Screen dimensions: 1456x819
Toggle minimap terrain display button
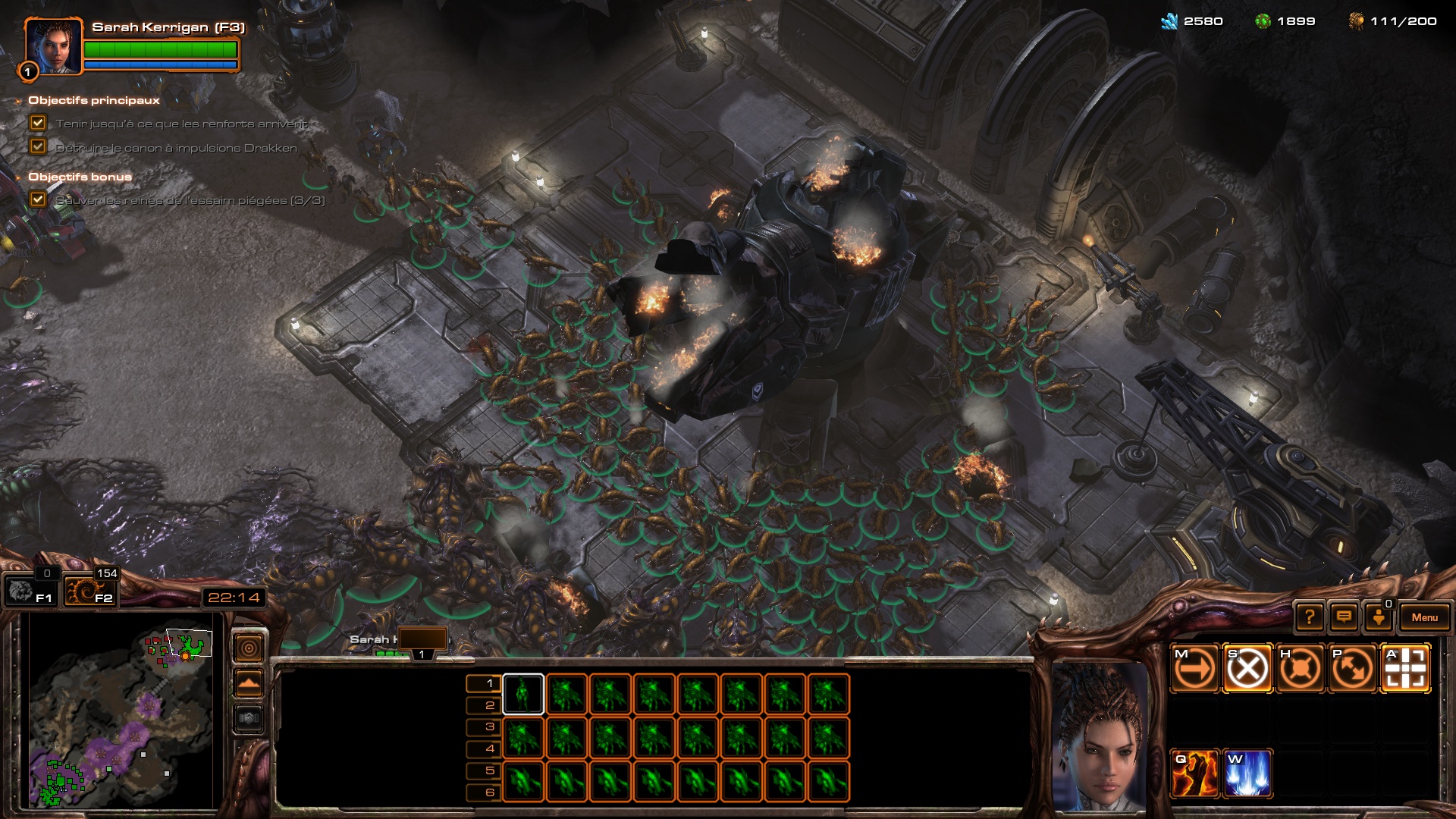(249, 682)
